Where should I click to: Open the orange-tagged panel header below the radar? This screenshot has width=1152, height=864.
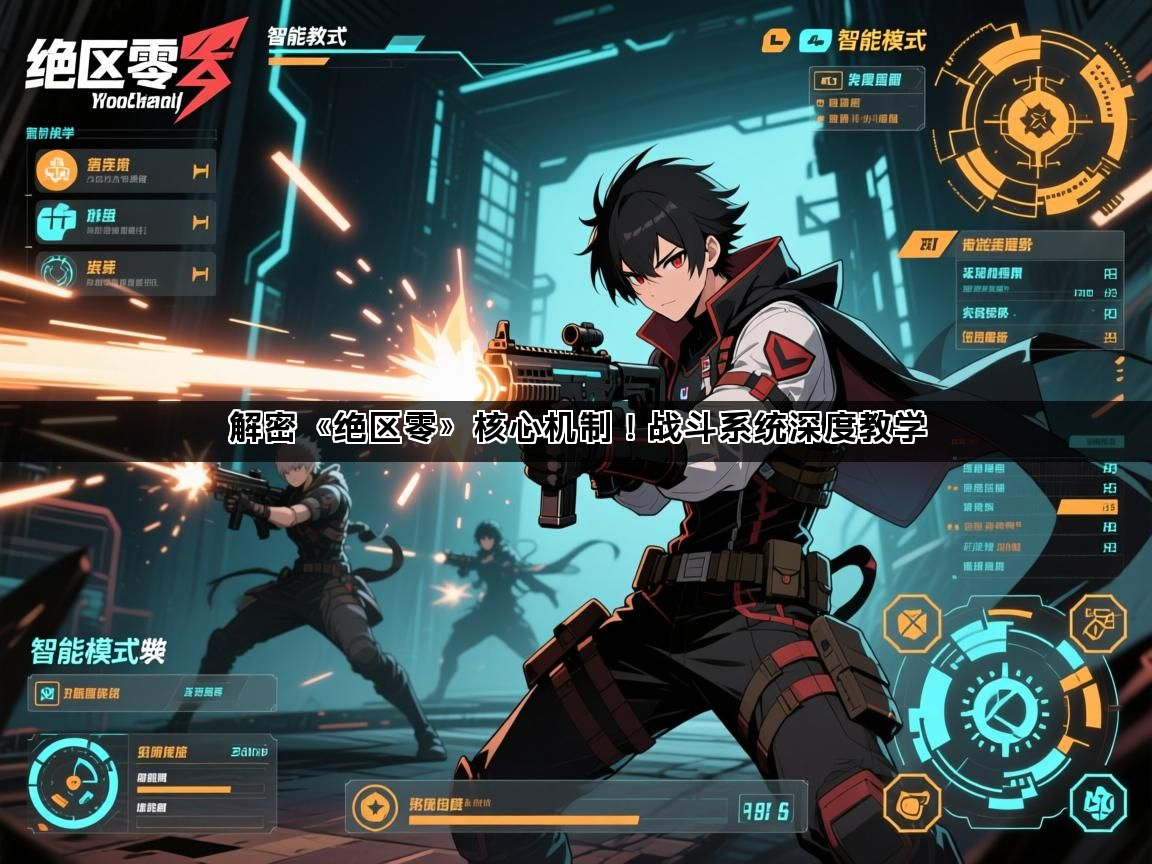[1010, 245]
